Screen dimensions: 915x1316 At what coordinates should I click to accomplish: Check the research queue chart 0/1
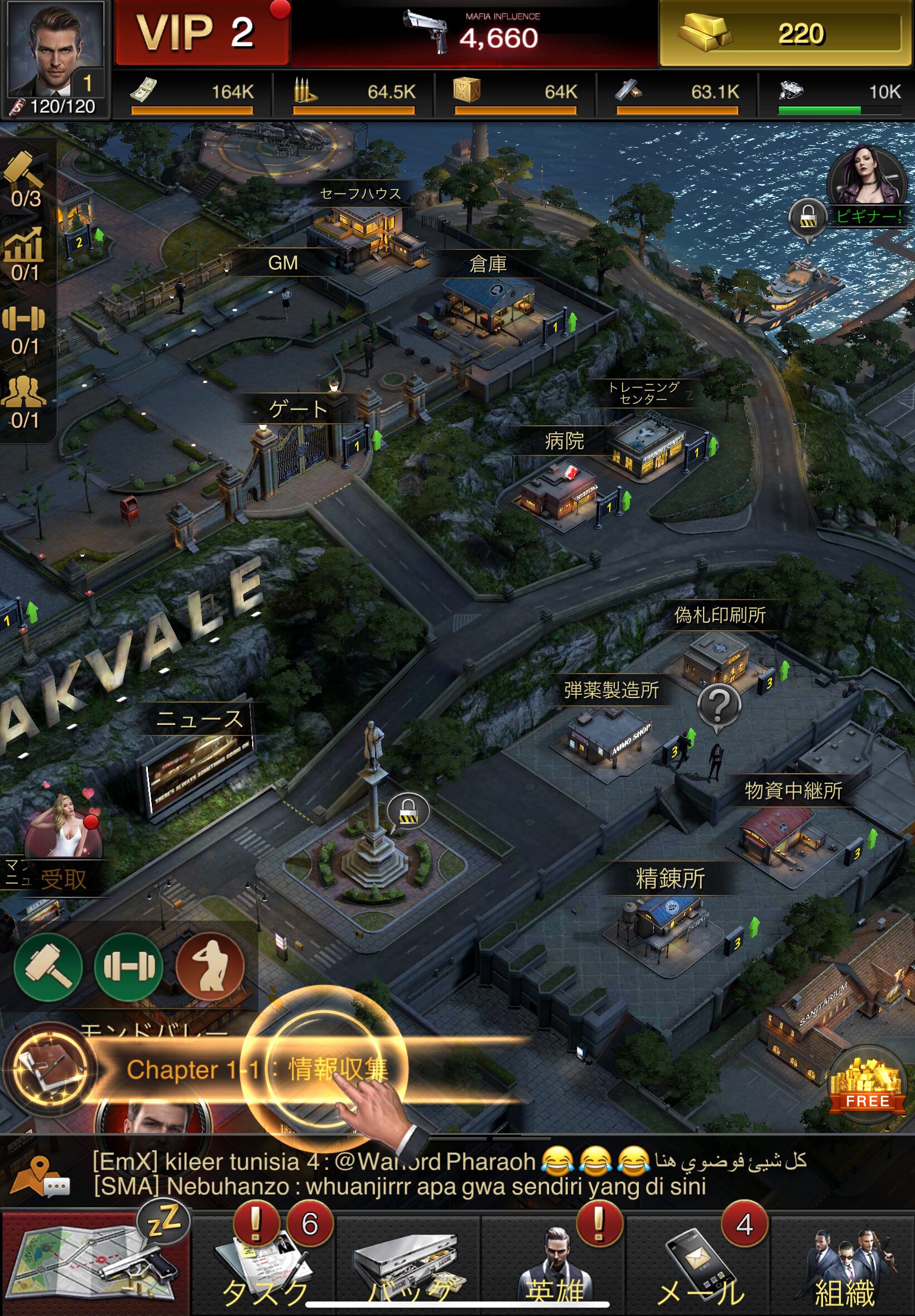tap(26, 253)
